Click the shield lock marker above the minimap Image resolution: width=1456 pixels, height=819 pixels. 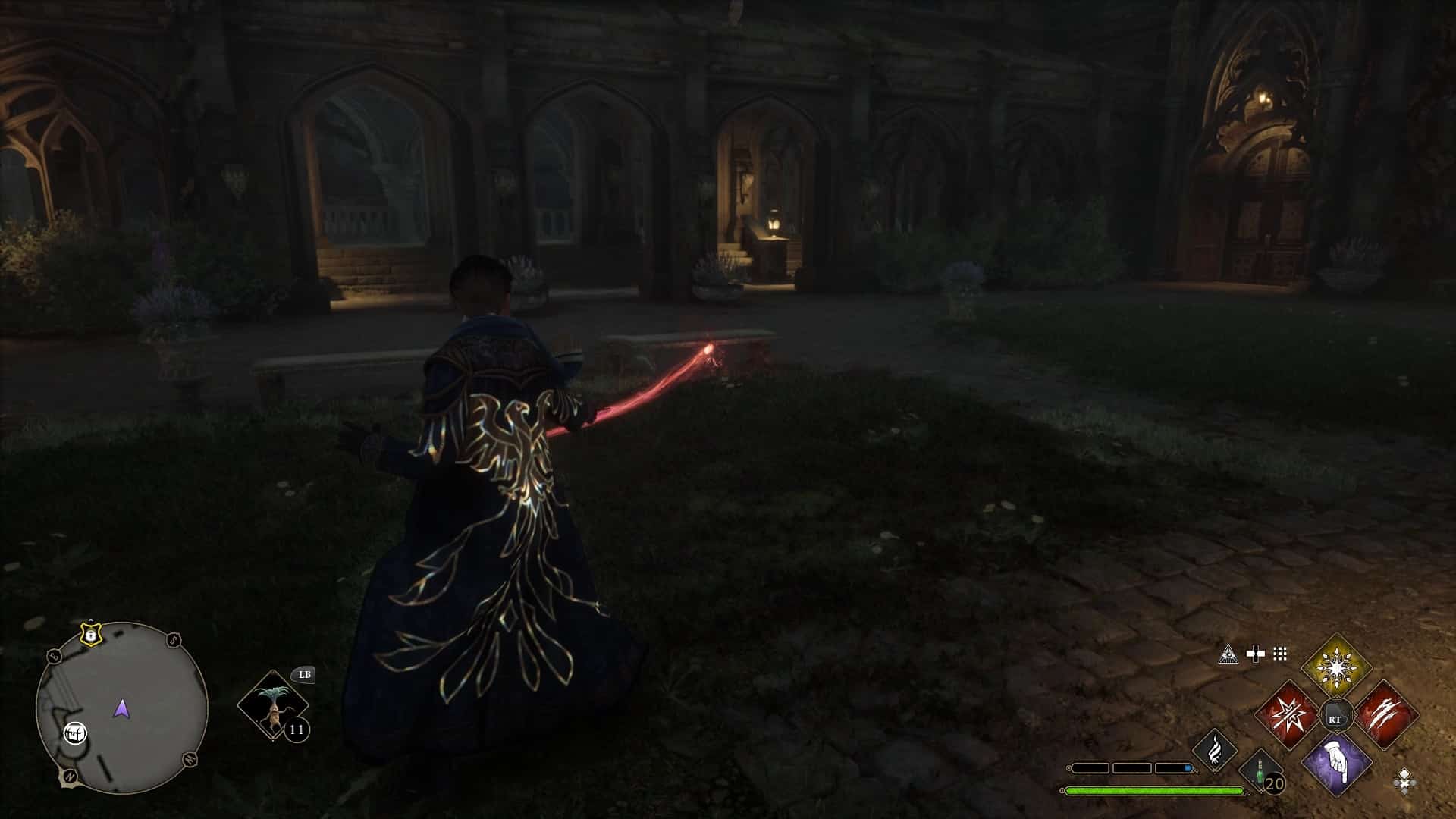(91, 635)
